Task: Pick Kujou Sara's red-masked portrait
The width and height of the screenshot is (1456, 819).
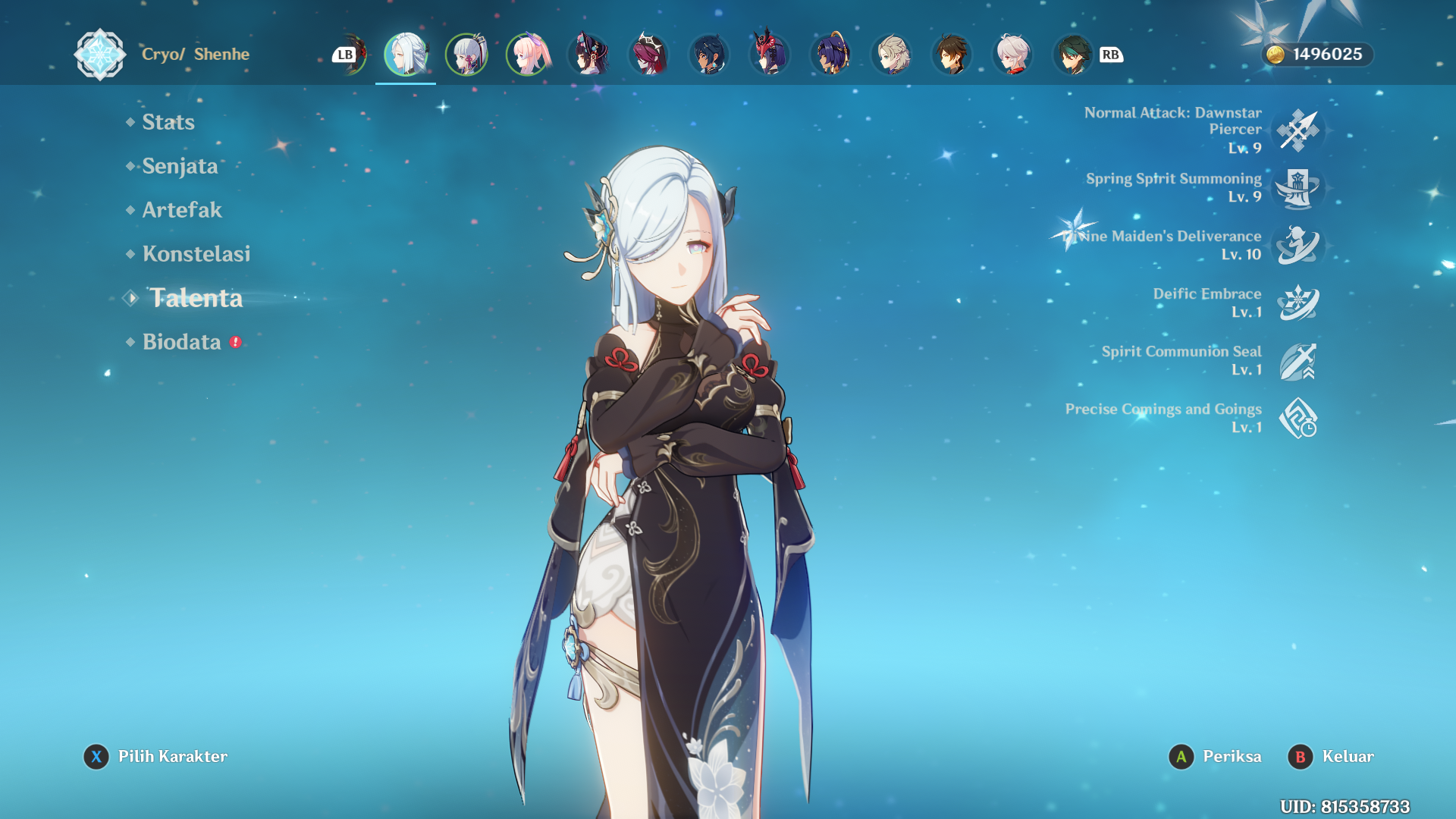Action: pyautogui.click(x=770, y=55)
